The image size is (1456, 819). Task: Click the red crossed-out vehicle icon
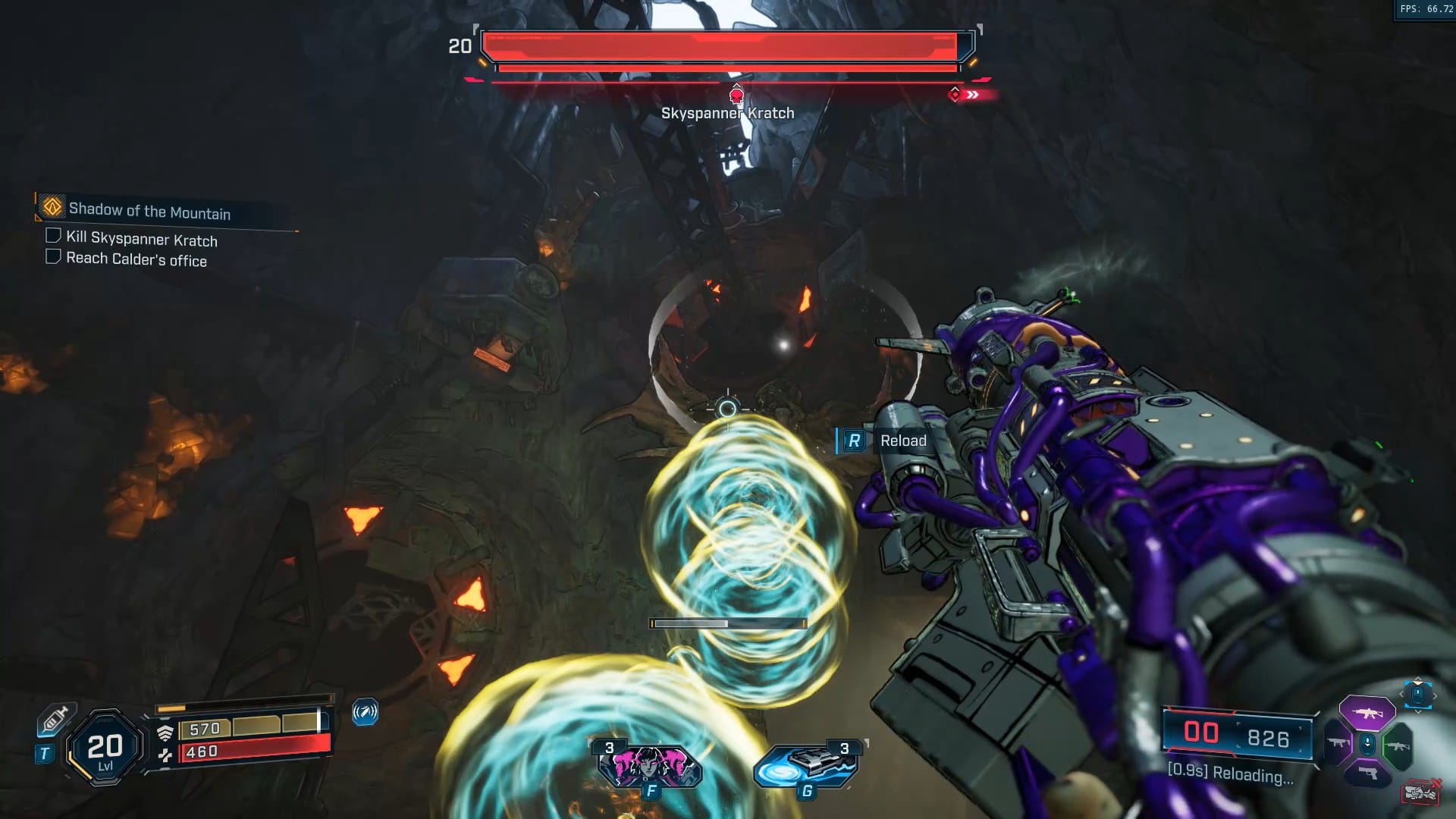click(1420, 792)
